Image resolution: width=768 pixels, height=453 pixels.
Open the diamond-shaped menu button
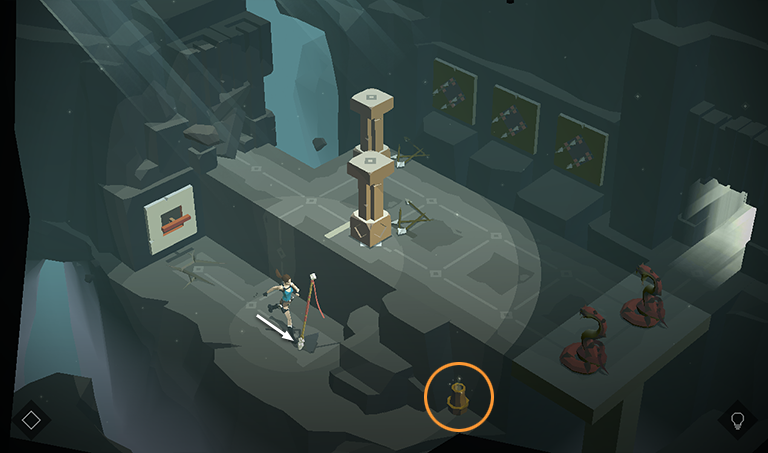click(31, 420)
